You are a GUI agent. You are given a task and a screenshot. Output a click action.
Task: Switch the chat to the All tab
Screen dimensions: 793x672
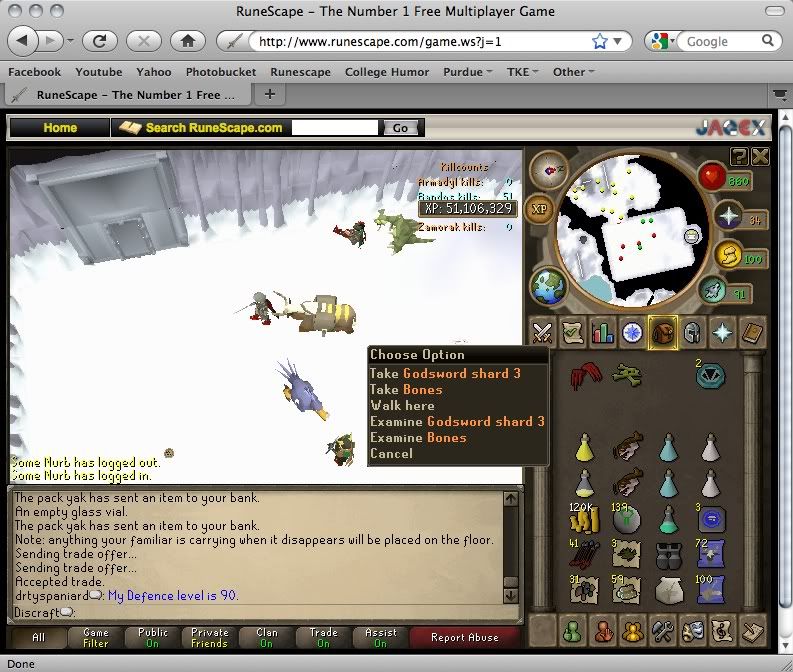tap(39, 637)
